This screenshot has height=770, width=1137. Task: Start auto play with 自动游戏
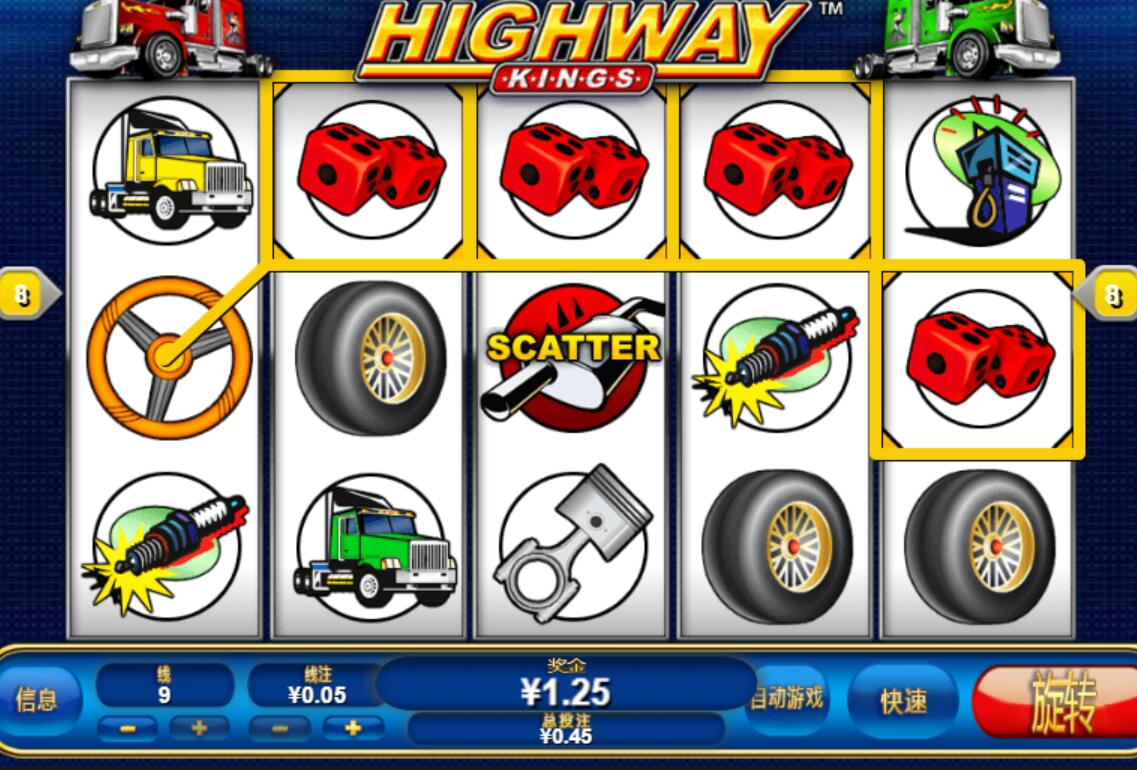(789, 698)
